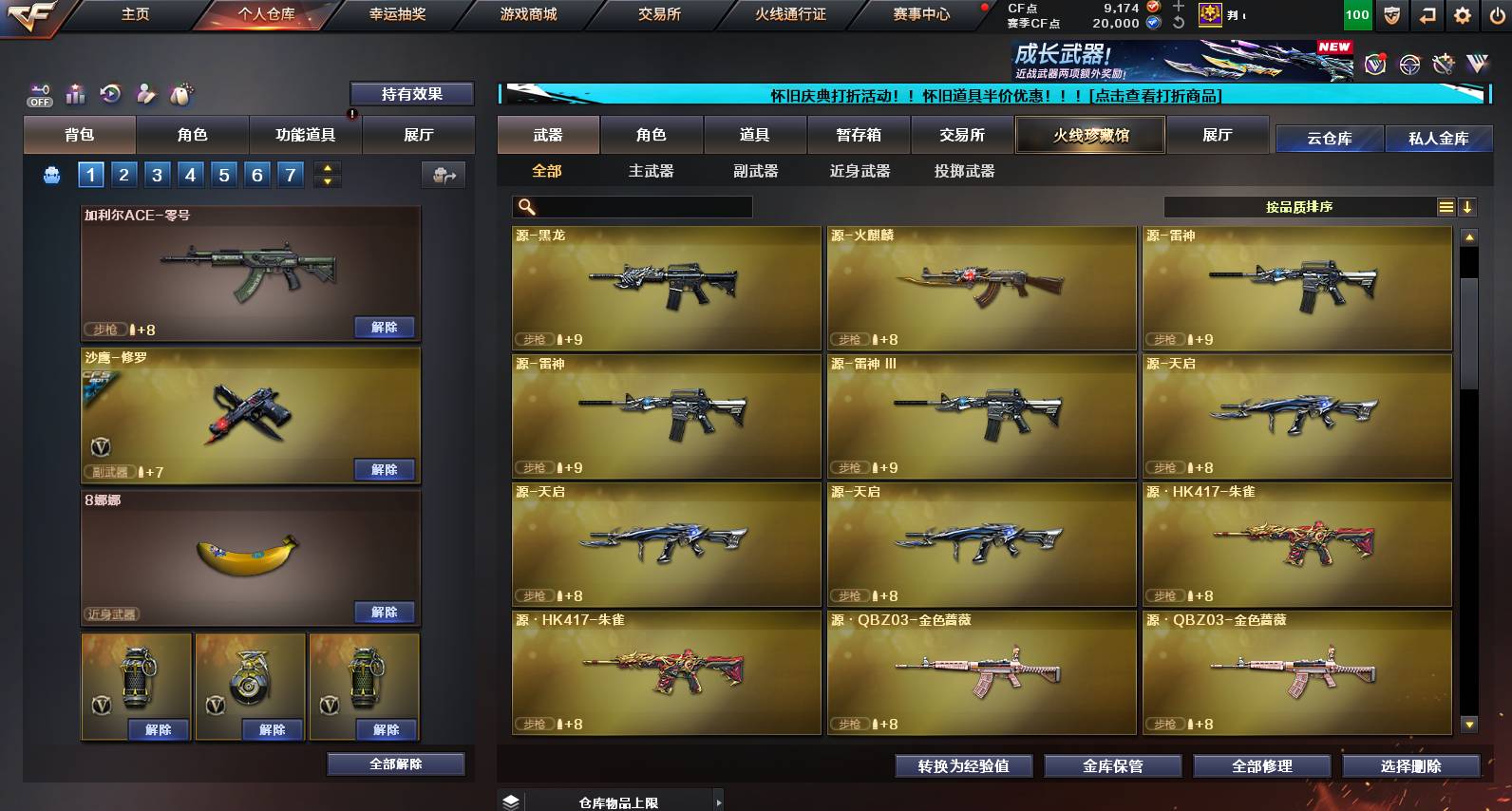Toggle the OFF key switch top left
Viewport: 1512px width, 811px height.
[39, 96]
